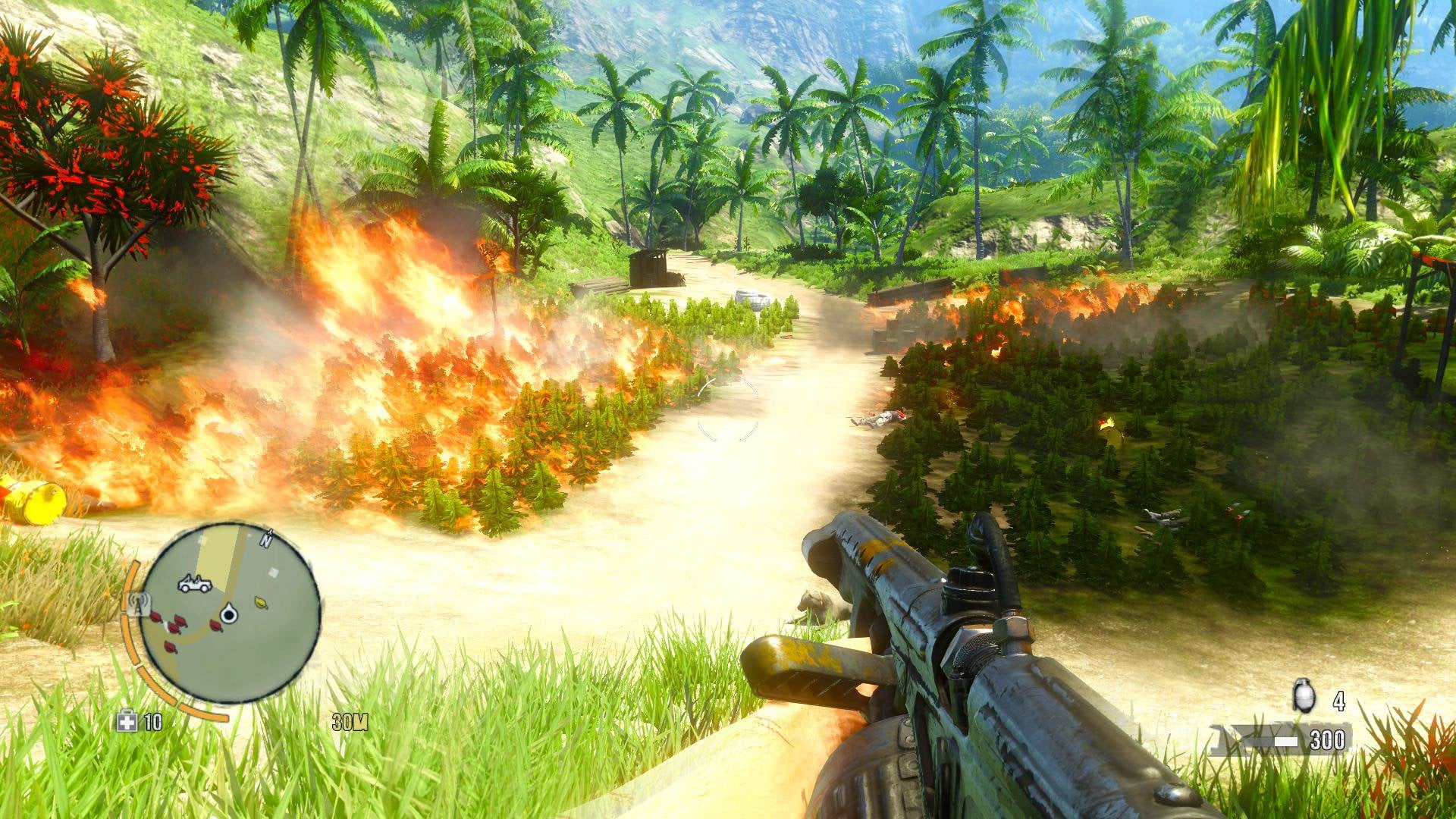Click the north indicator N on the minimap
1456x819 pixels.
[x=267, y=539]
